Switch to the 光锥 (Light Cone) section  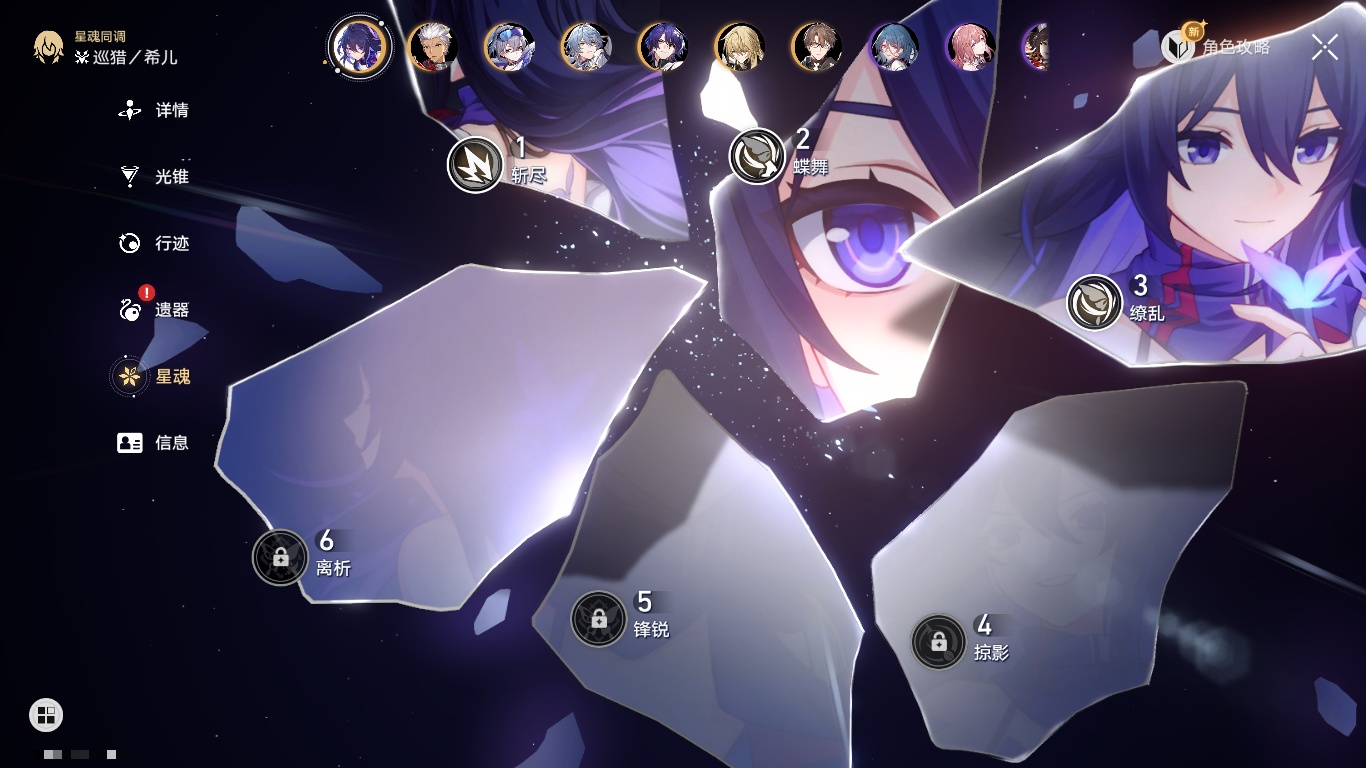click(155, 177)
